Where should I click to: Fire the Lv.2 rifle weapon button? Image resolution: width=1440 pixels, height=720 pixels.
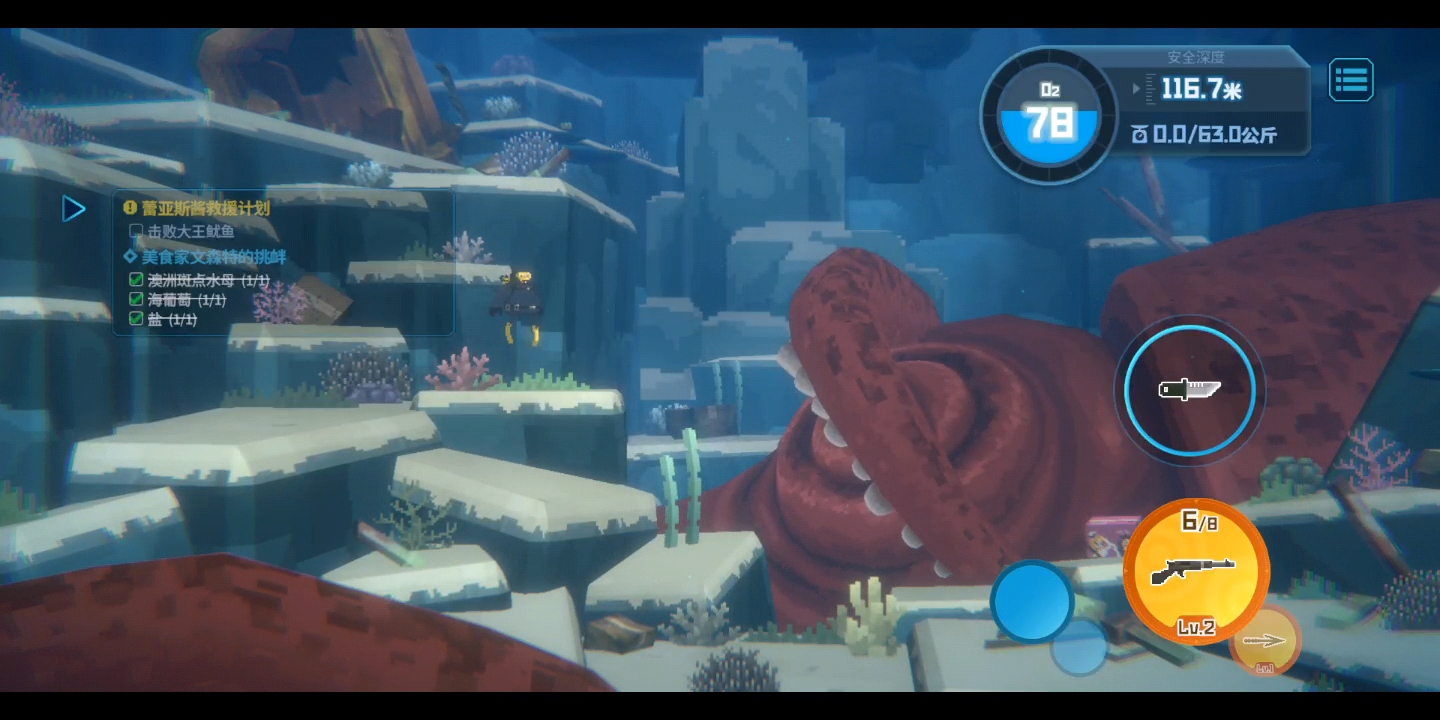click(1196, 571)
